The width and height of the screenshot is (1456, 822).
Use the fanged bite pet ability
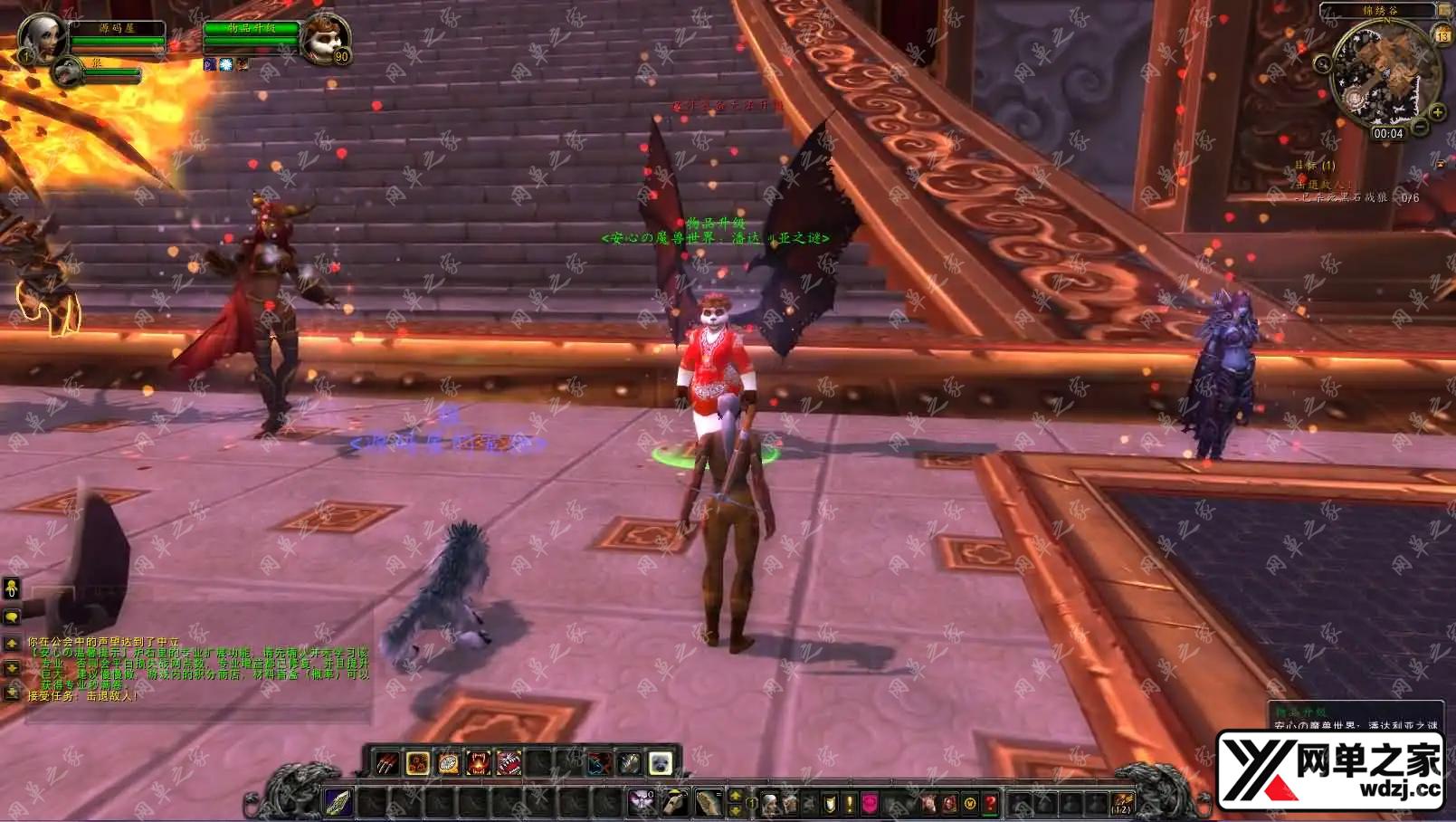pos(478,764)
